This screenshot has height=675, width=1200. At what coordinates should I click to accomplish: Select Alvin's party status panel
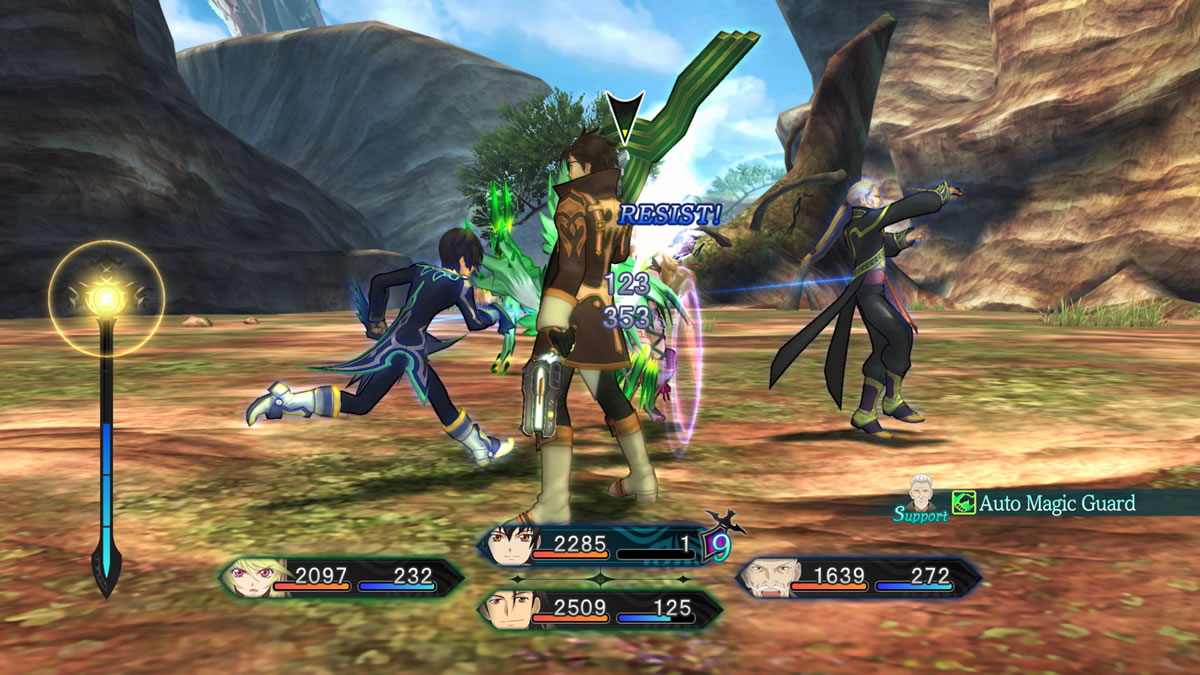pos(600,608)
